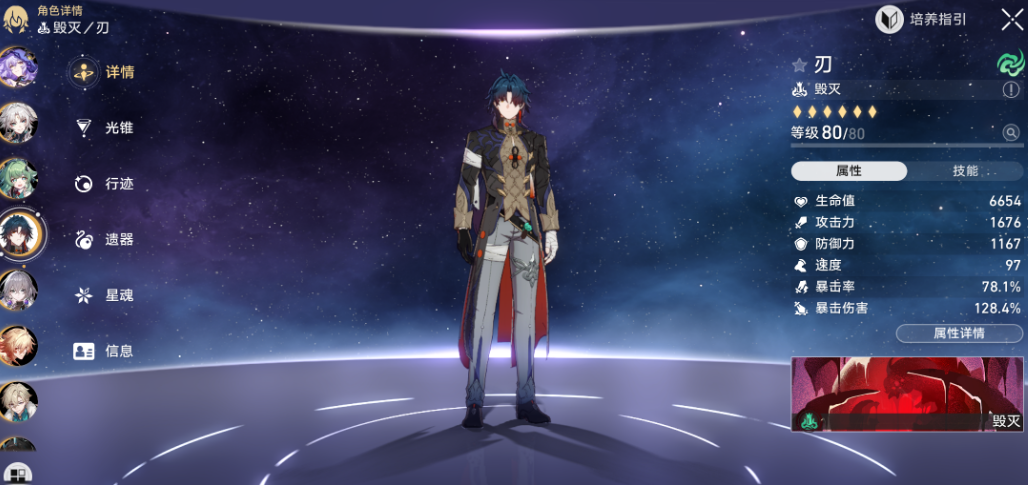The height and width of the screenshot is (485, 1028).
Task: Open the 毁灭 light cone thumbnail
Action: [908, 395]
